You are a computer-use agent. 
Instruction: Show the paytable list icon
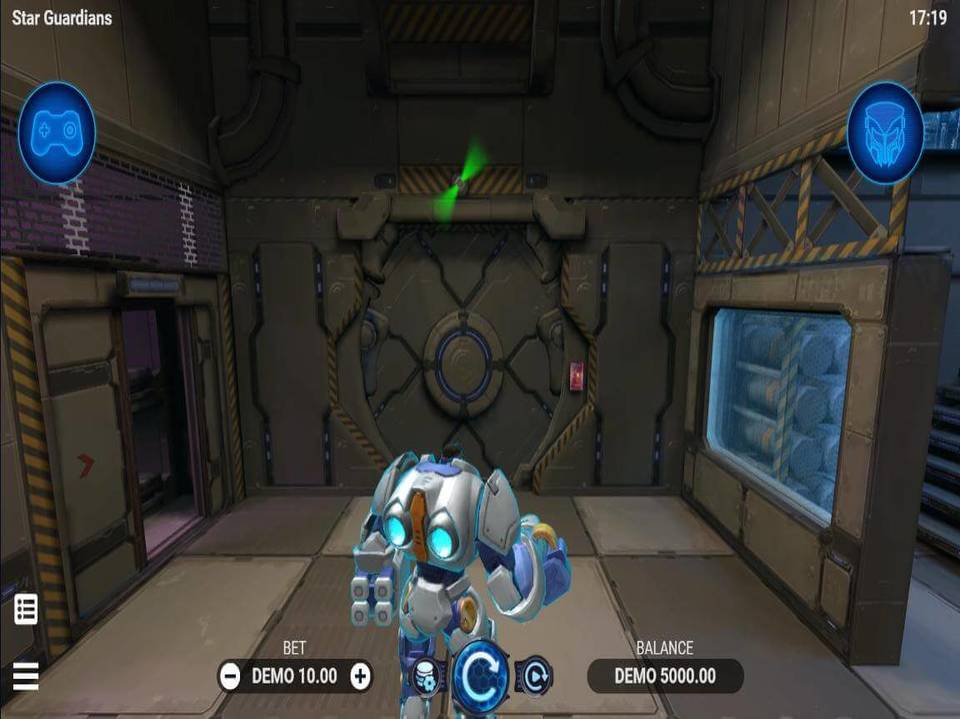pyautogui.click(x=26, y=609)
